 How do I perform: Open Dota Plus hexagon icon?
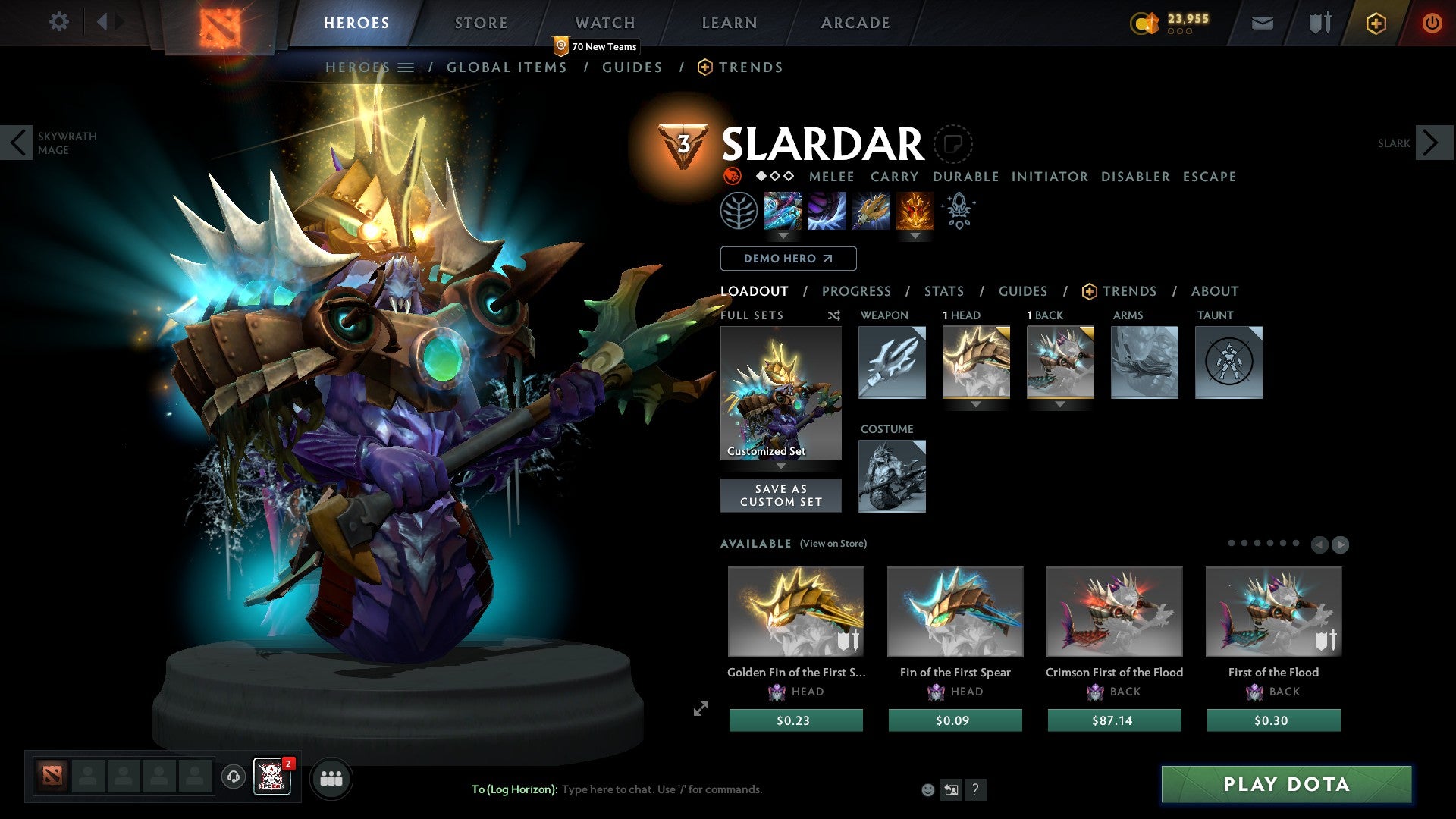1375,23
